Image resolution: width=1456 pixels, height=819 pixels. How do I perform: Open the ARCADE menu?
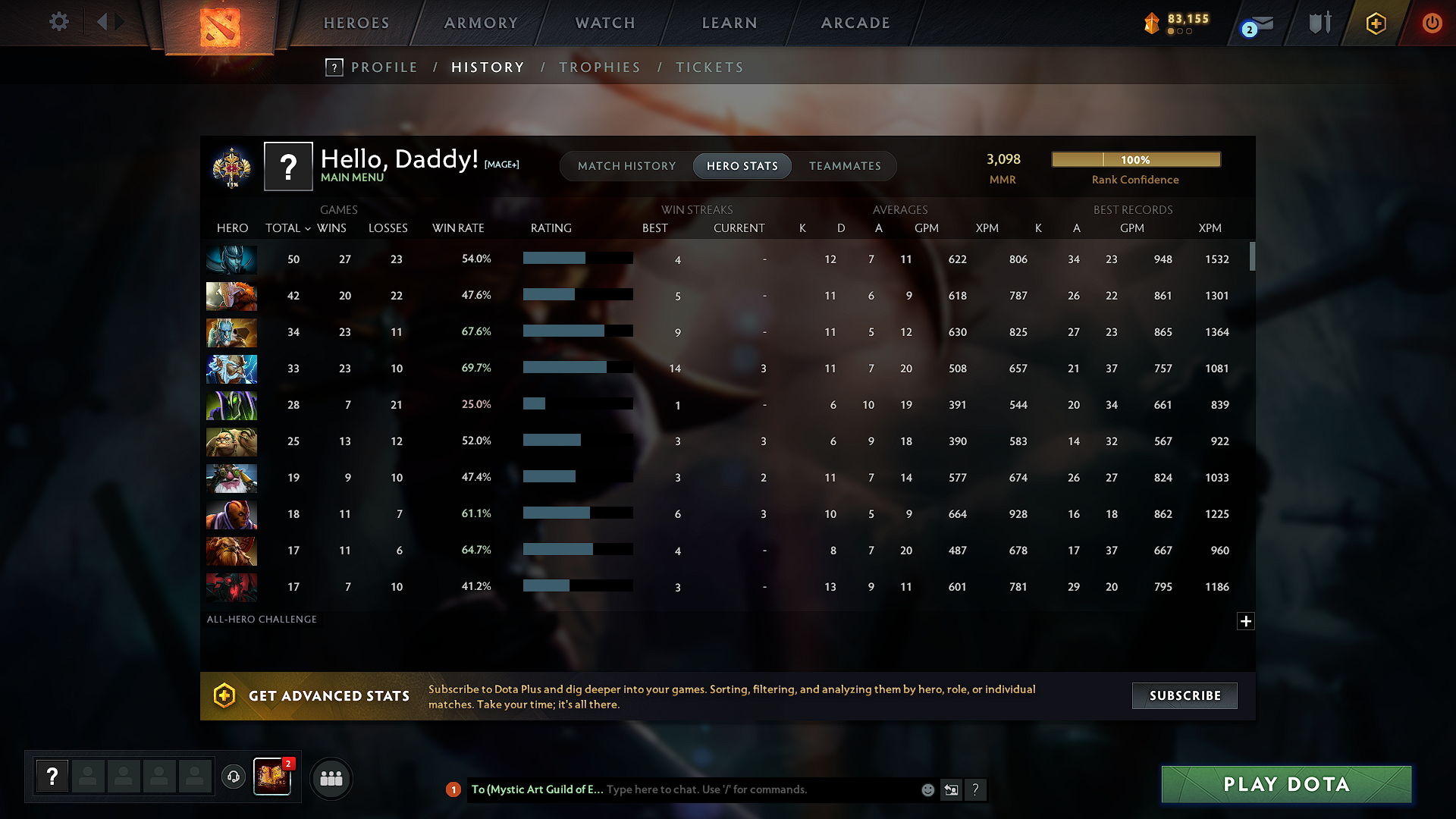855,23
